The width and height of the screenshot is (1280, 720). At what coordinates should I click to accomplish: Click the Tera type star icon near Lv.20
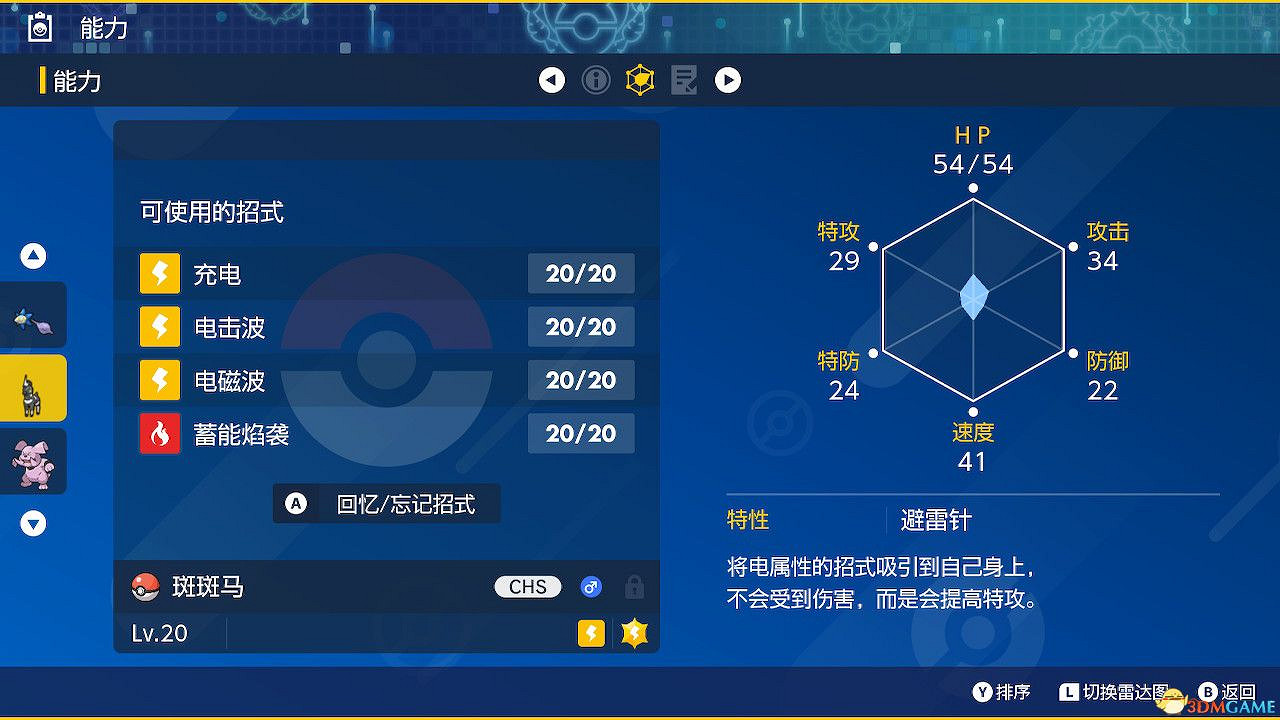point(635,633)
